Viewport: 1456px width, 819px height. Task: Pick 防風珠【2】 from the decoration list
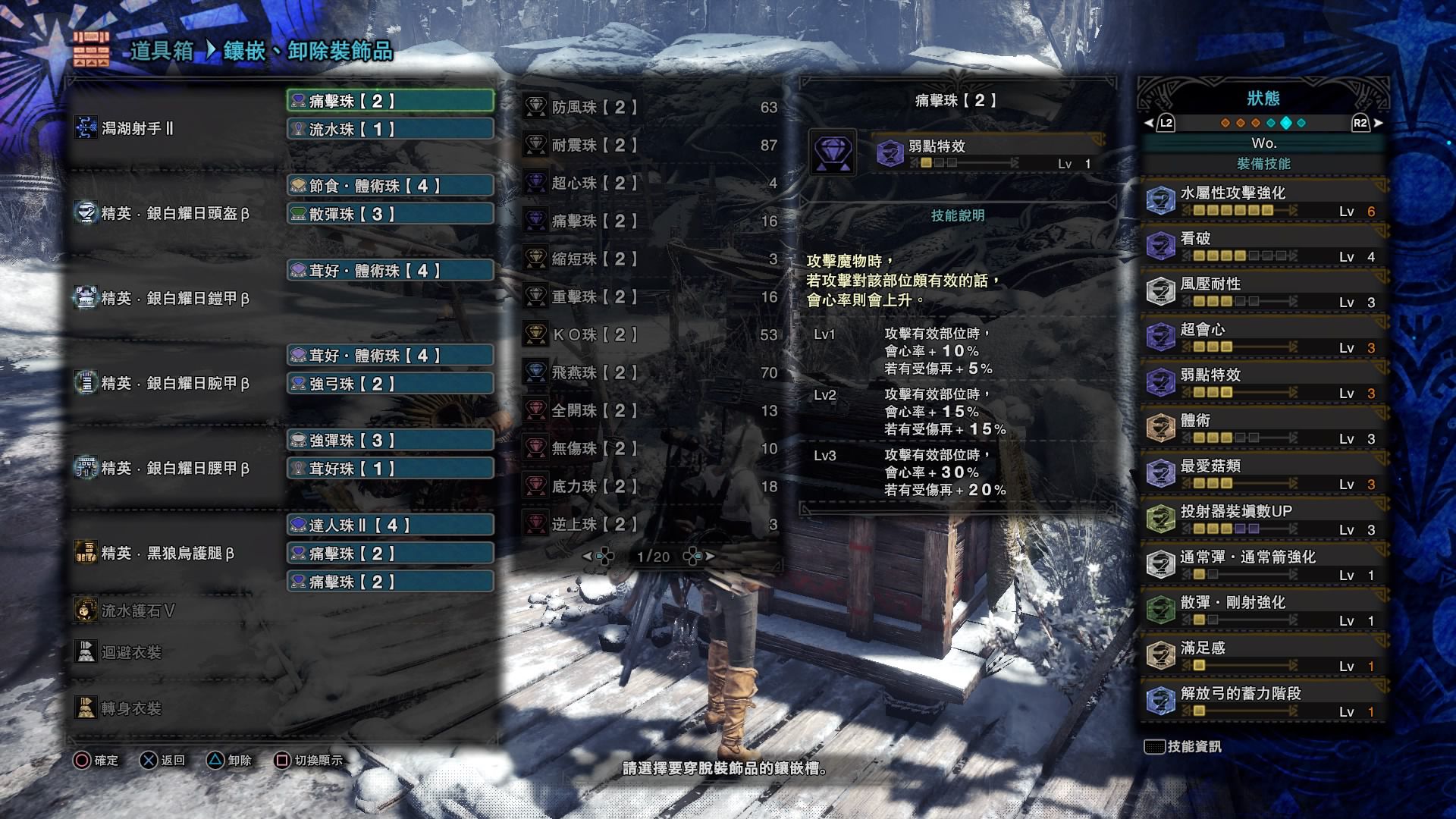pyautogui.click(x=651, y=108)
